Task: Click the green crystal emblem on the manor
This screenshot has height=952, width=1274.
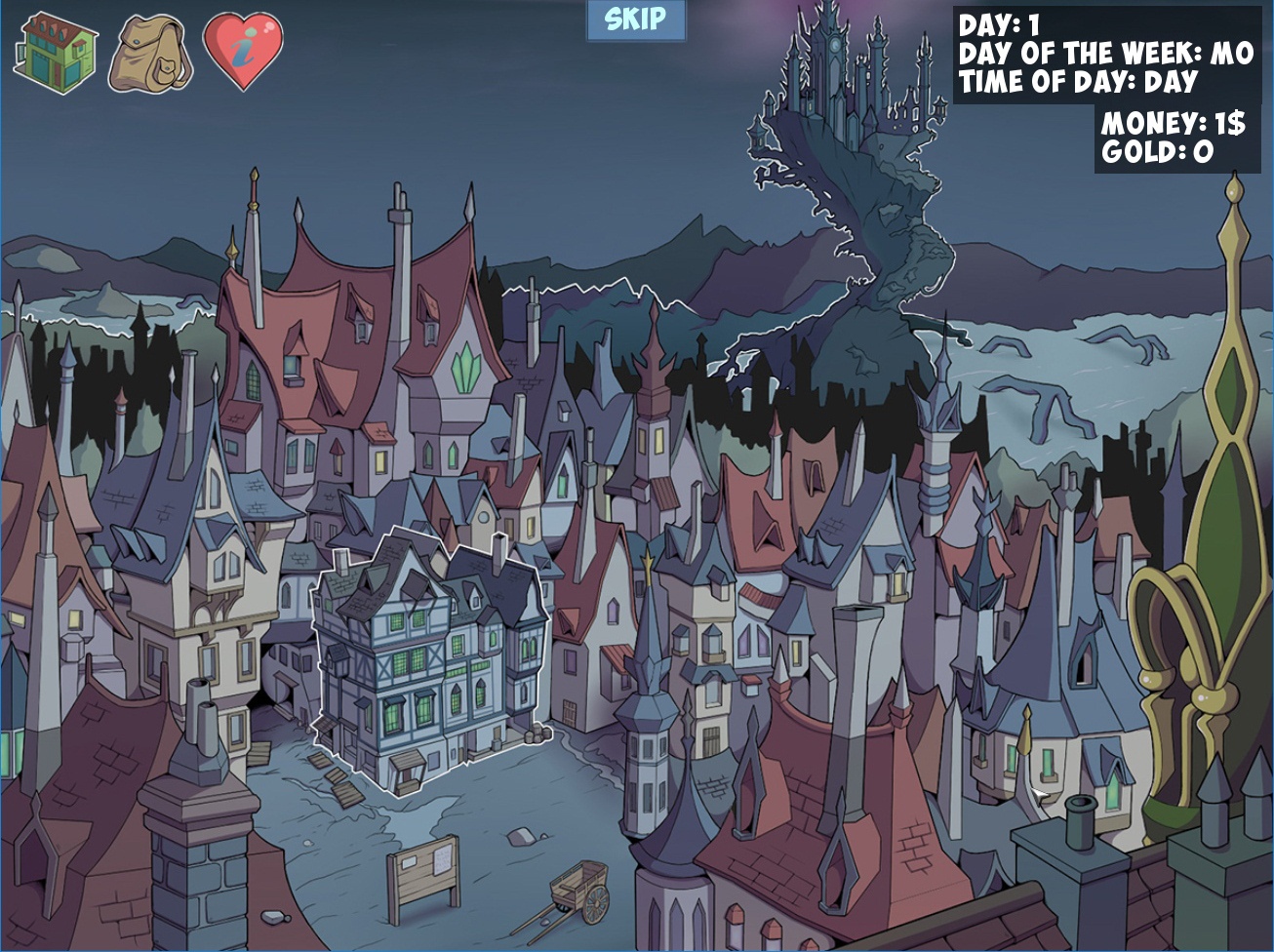Action: pos(465,368)
